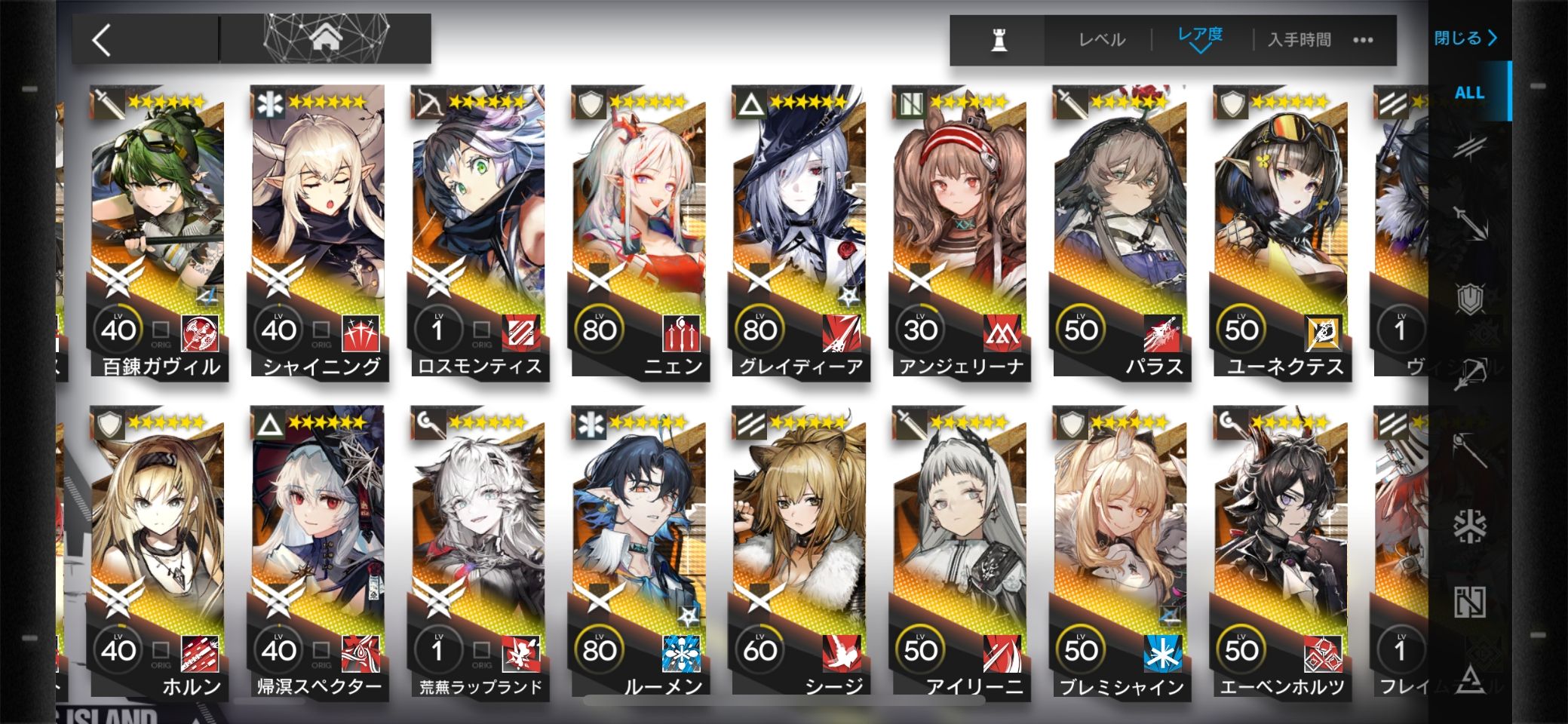
Task: Sort operators by 入手時間
Action: [1299, 40]
